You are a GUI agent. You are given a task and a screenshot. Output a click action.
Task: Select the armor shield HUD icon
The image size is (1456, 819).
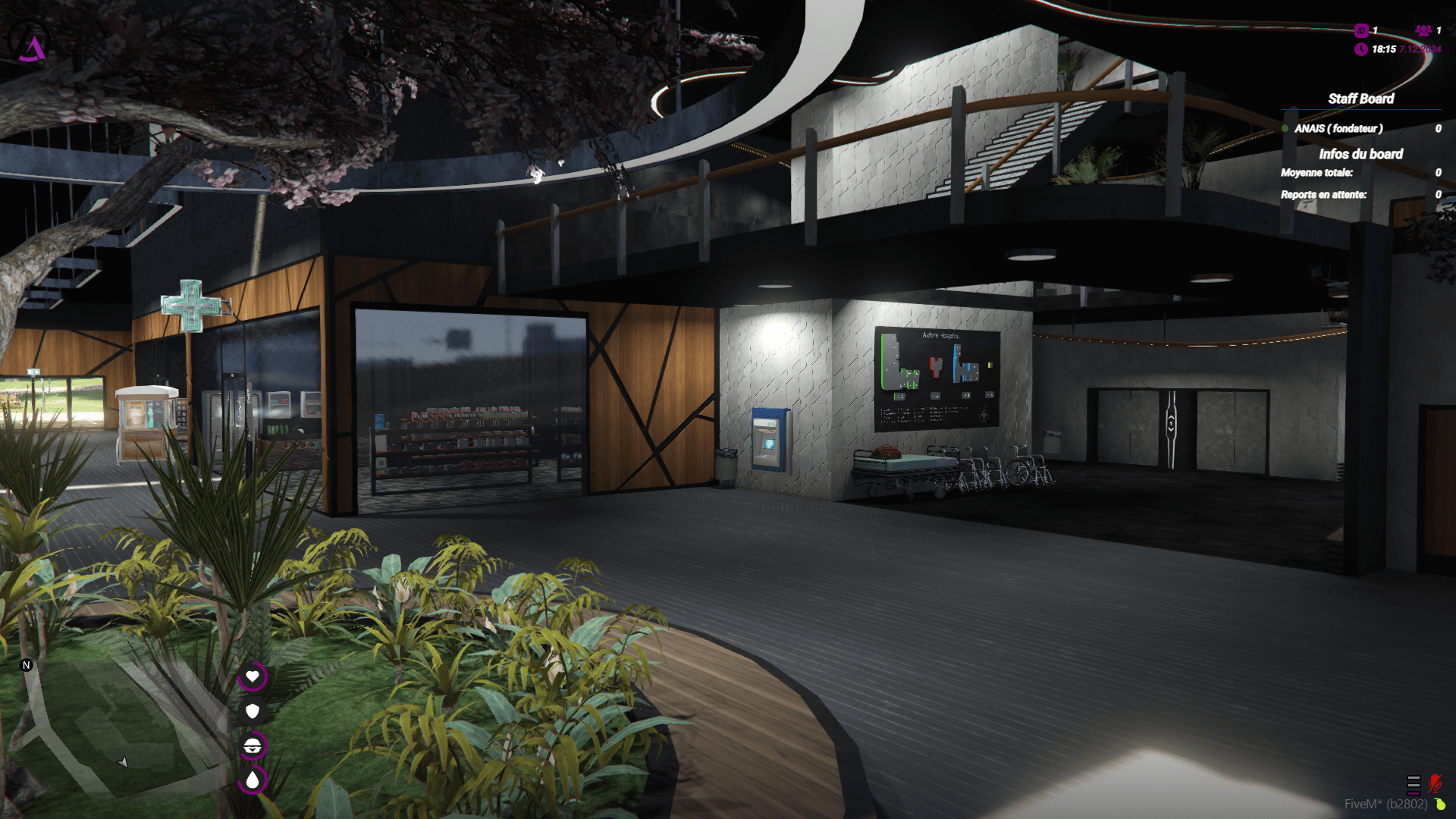pyautogui.click(x=253, y=711)
